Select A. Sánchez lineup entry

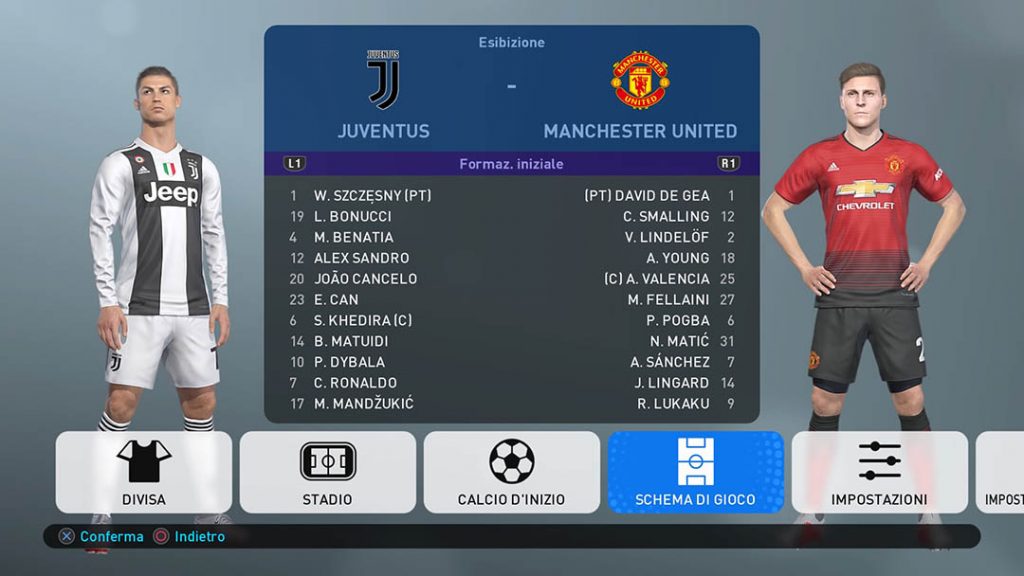[x=670, y=362]
